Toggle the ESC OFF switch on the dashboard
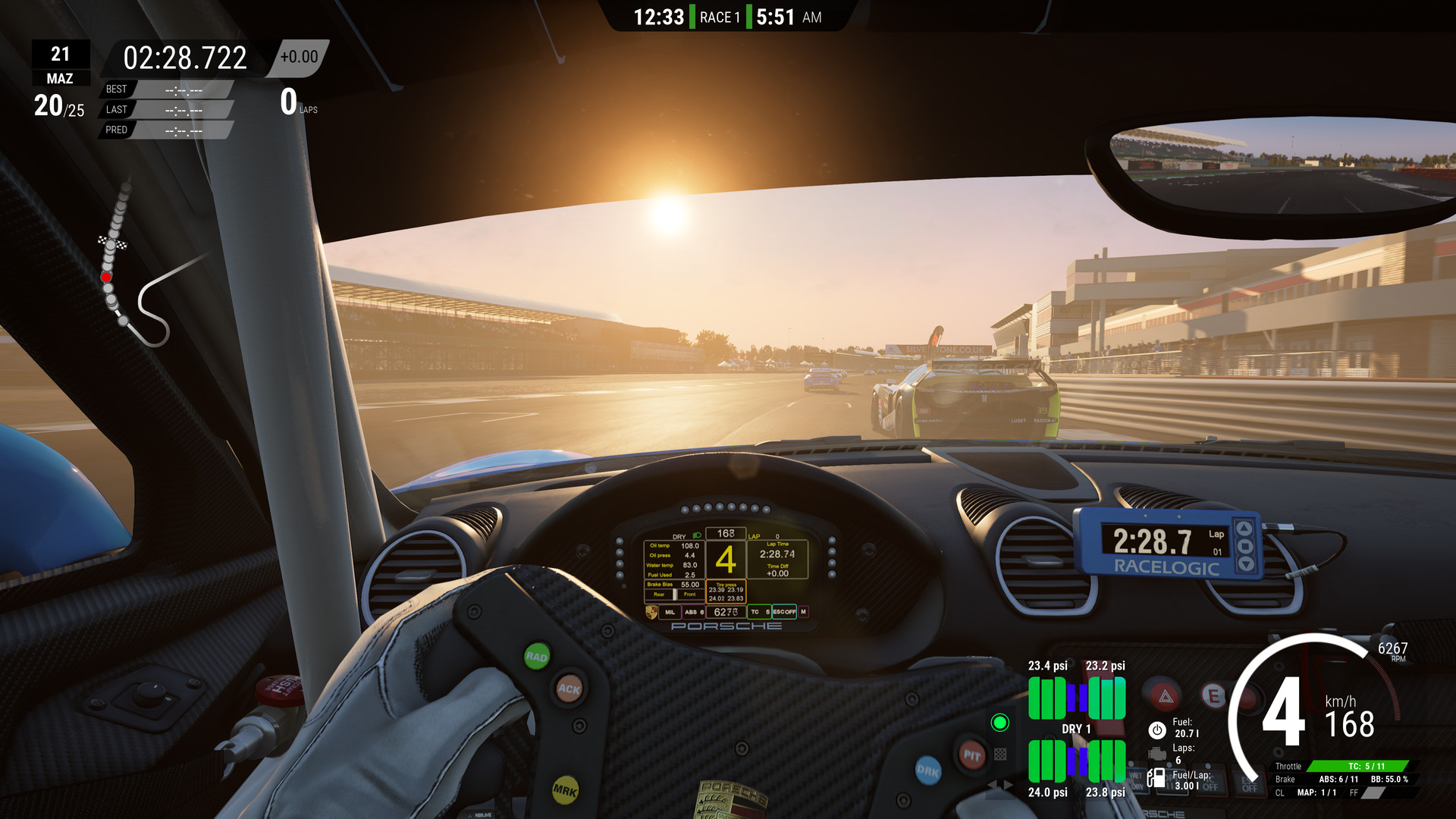1456x819 pixels. pos(1249,783)
